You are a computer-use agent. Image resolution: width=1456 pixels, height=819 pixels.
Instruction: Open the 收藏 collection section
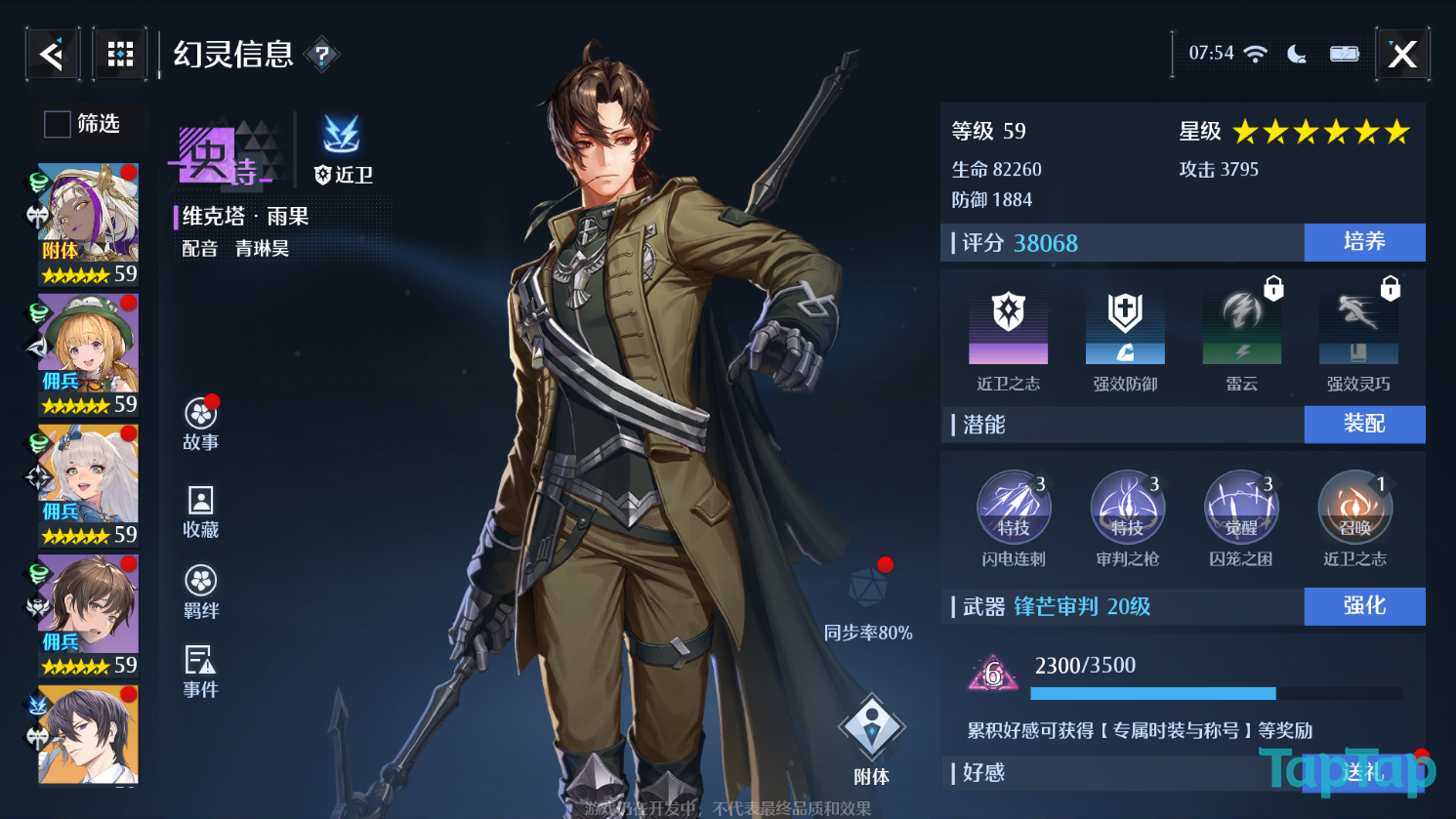coord(201,512)
